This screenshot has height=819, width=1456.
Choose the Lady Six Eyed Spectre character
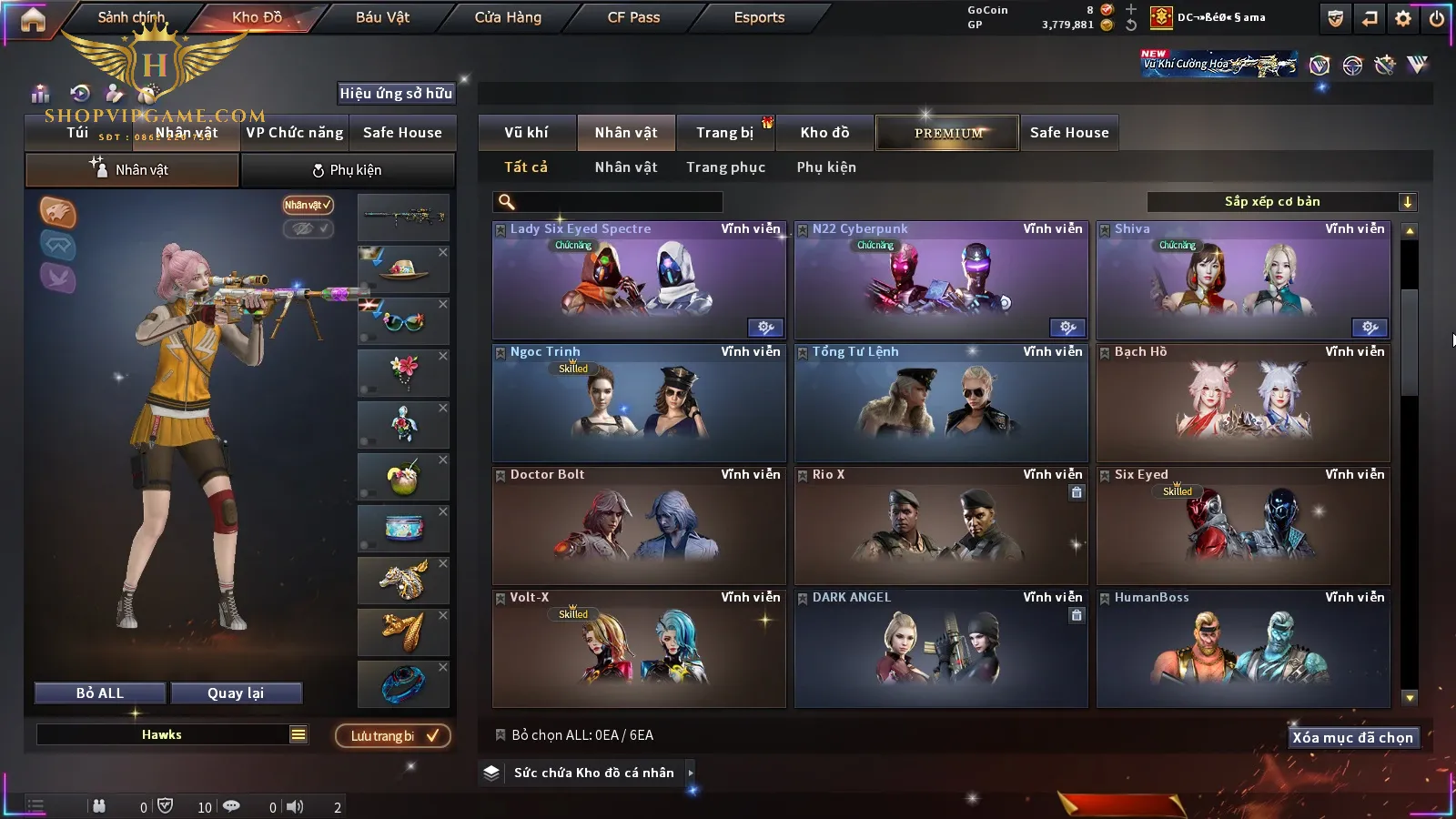click(639, 280)
